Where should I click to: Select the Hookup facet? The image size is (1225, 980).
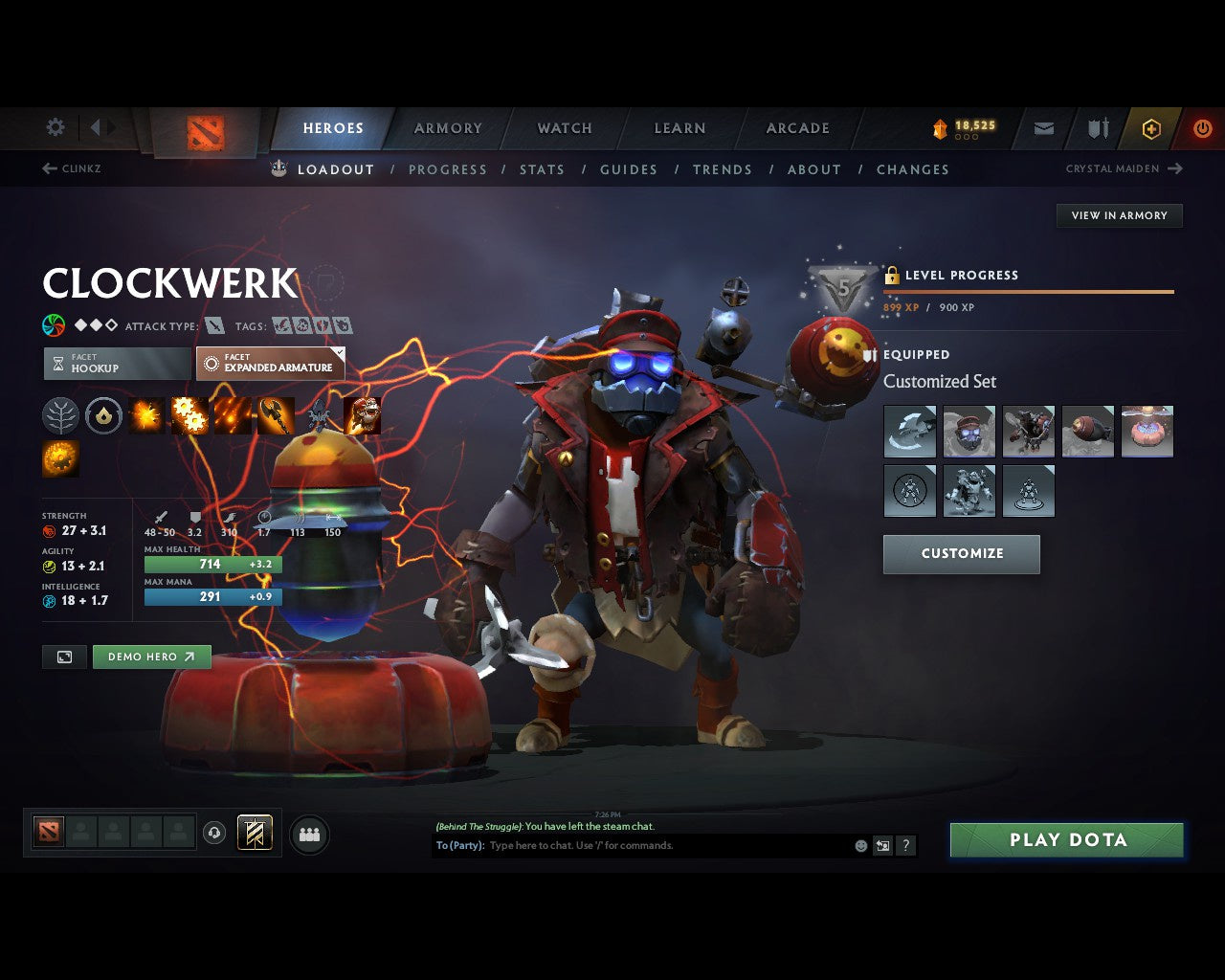(x=115, y=364)
